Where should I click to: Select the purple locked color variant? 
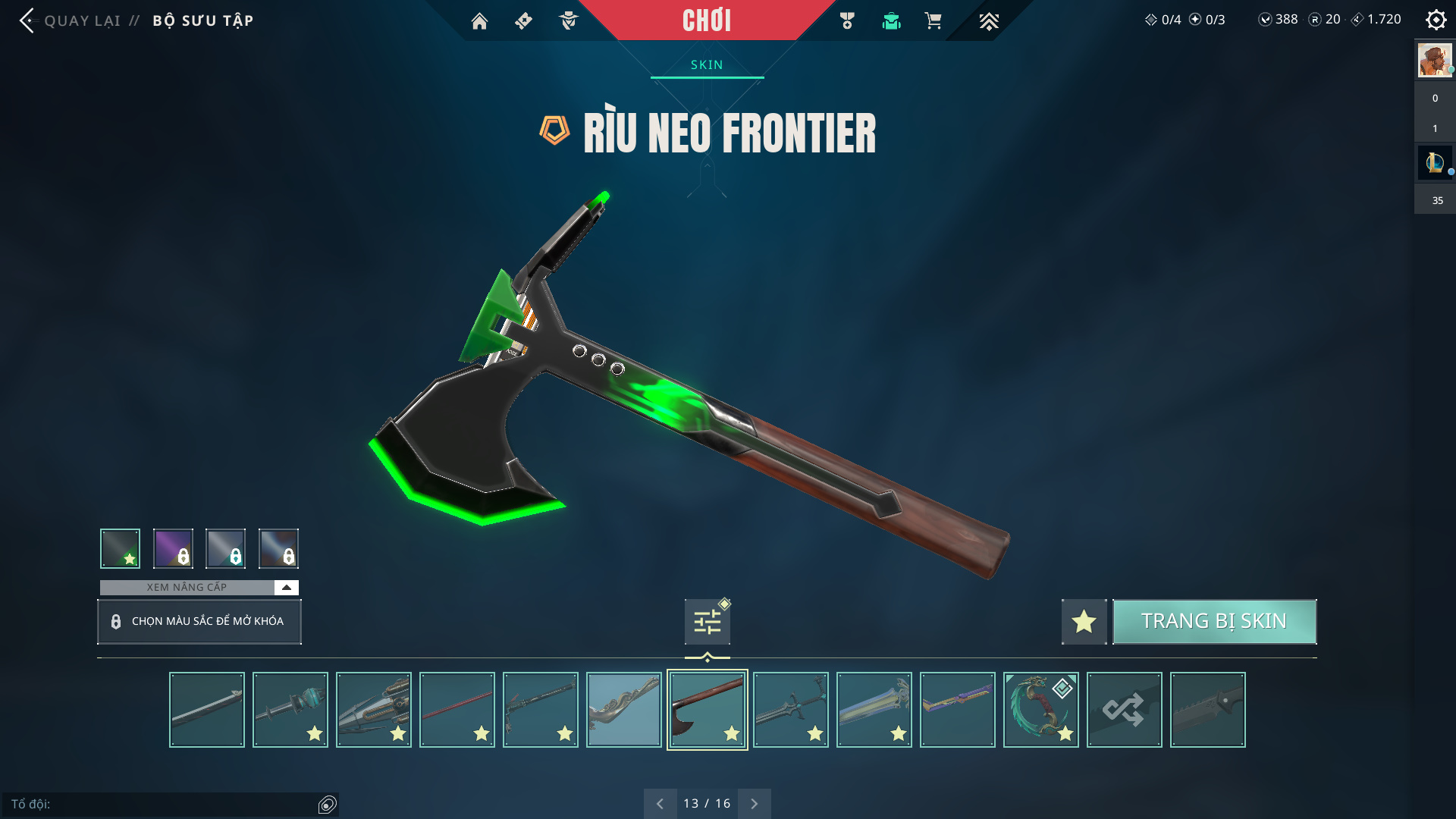173,548
